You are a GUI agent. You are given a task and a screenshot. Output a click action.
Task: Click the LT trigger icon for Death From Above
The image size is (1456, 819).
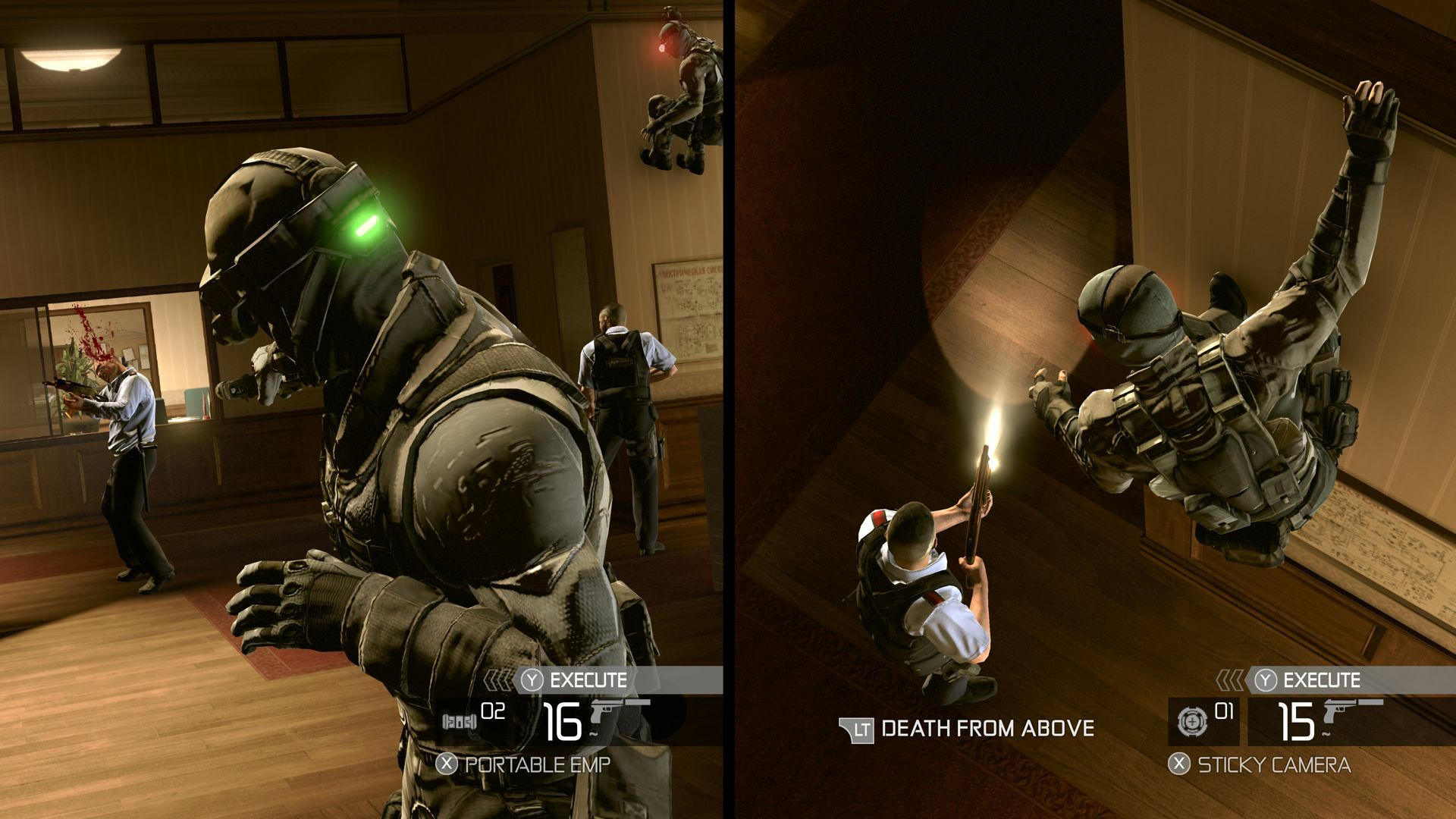(857, 730)
